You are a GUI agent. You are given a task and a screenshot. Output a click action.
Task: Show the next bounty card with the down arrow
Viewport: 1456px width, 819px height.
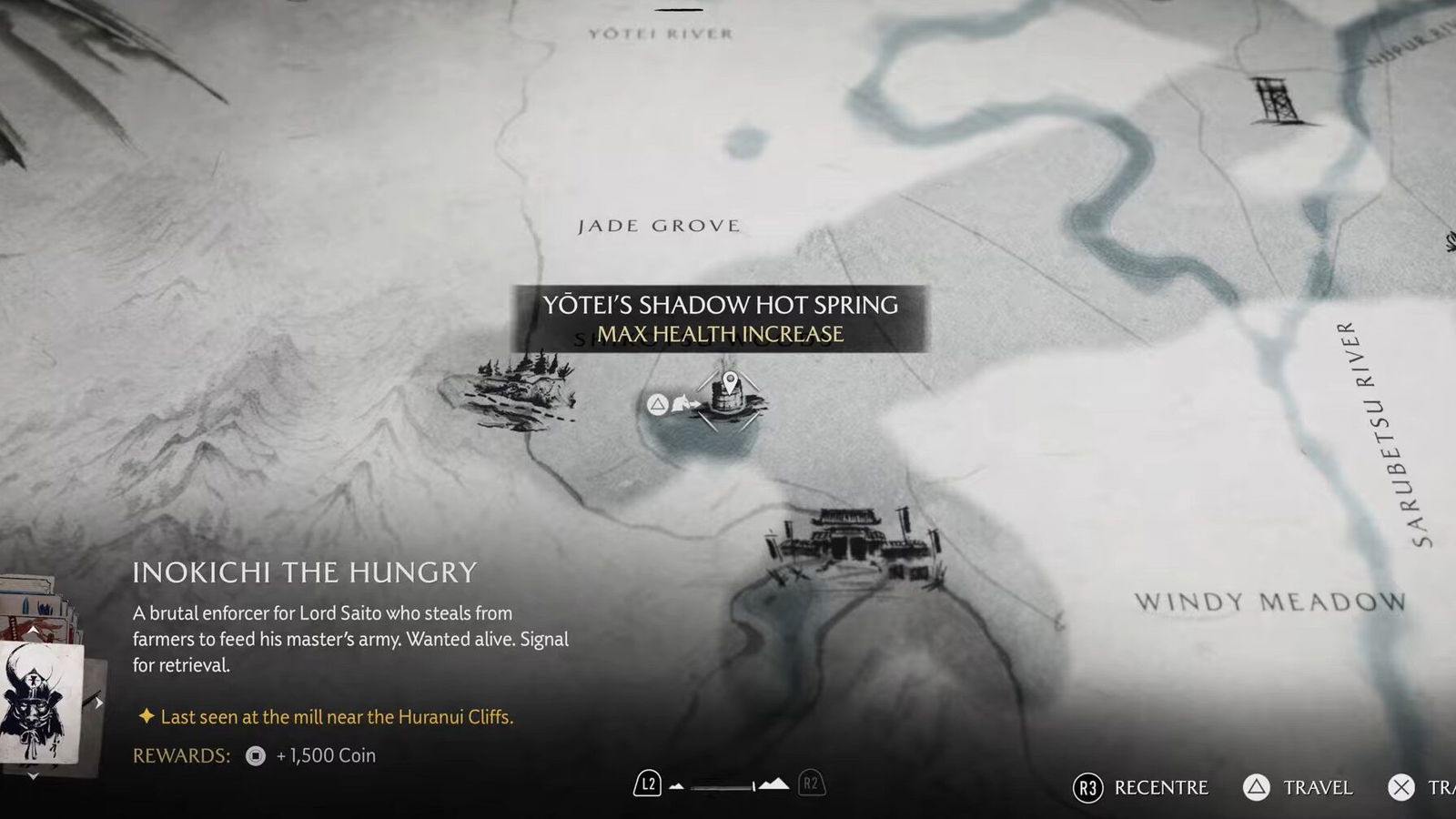click(x=33, y=775)
